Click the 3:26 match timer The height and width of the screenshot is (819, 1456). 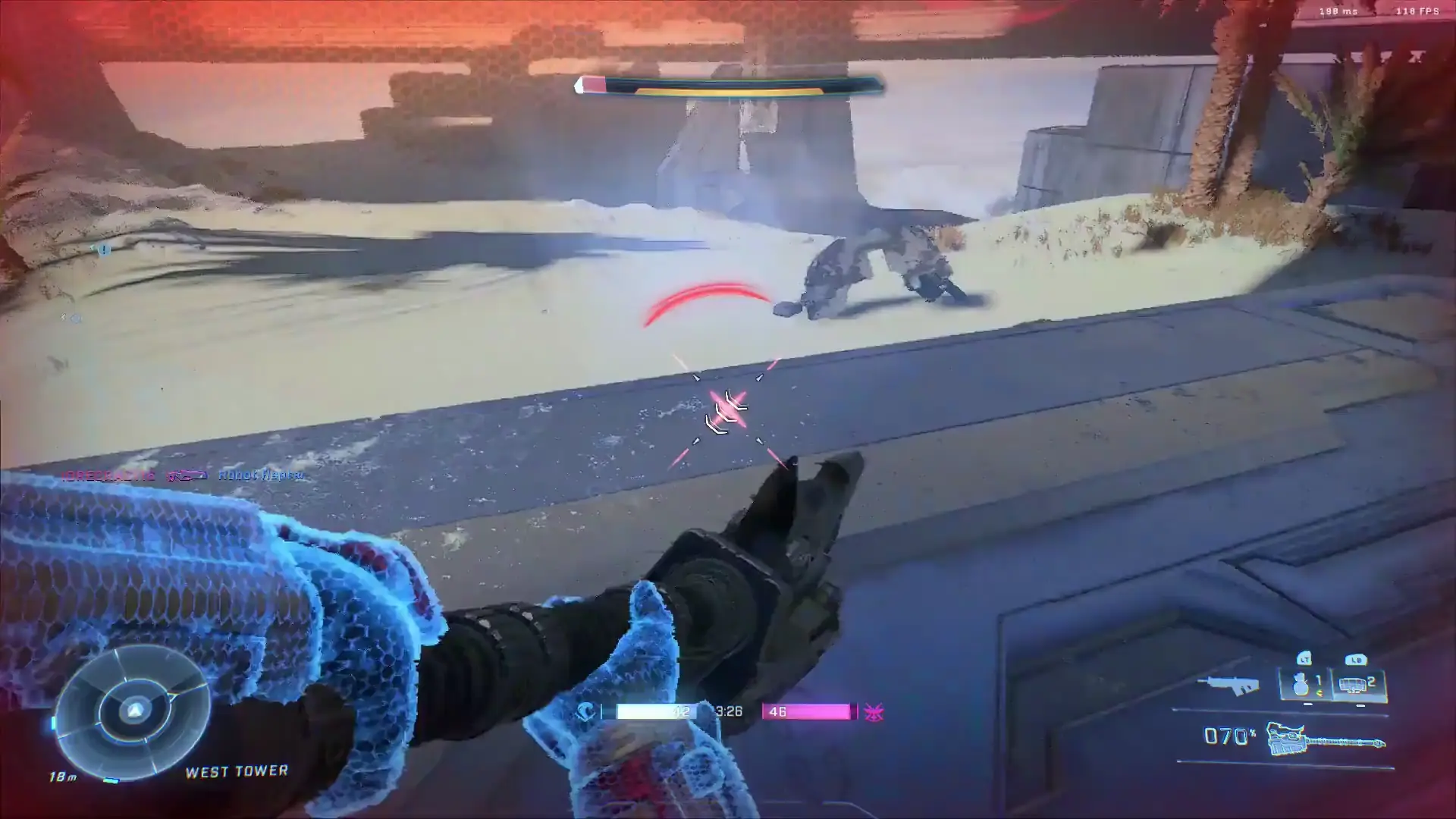tap(728, 712)
